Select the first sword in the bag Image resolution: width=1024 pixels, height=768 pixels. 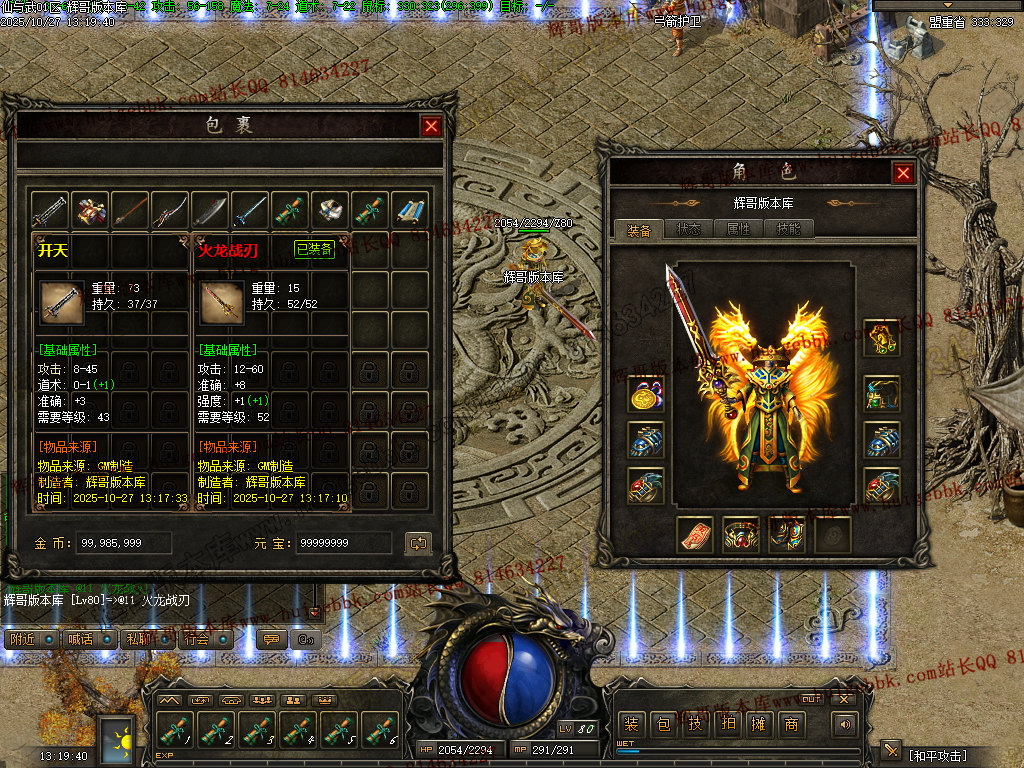click(49, 211)
